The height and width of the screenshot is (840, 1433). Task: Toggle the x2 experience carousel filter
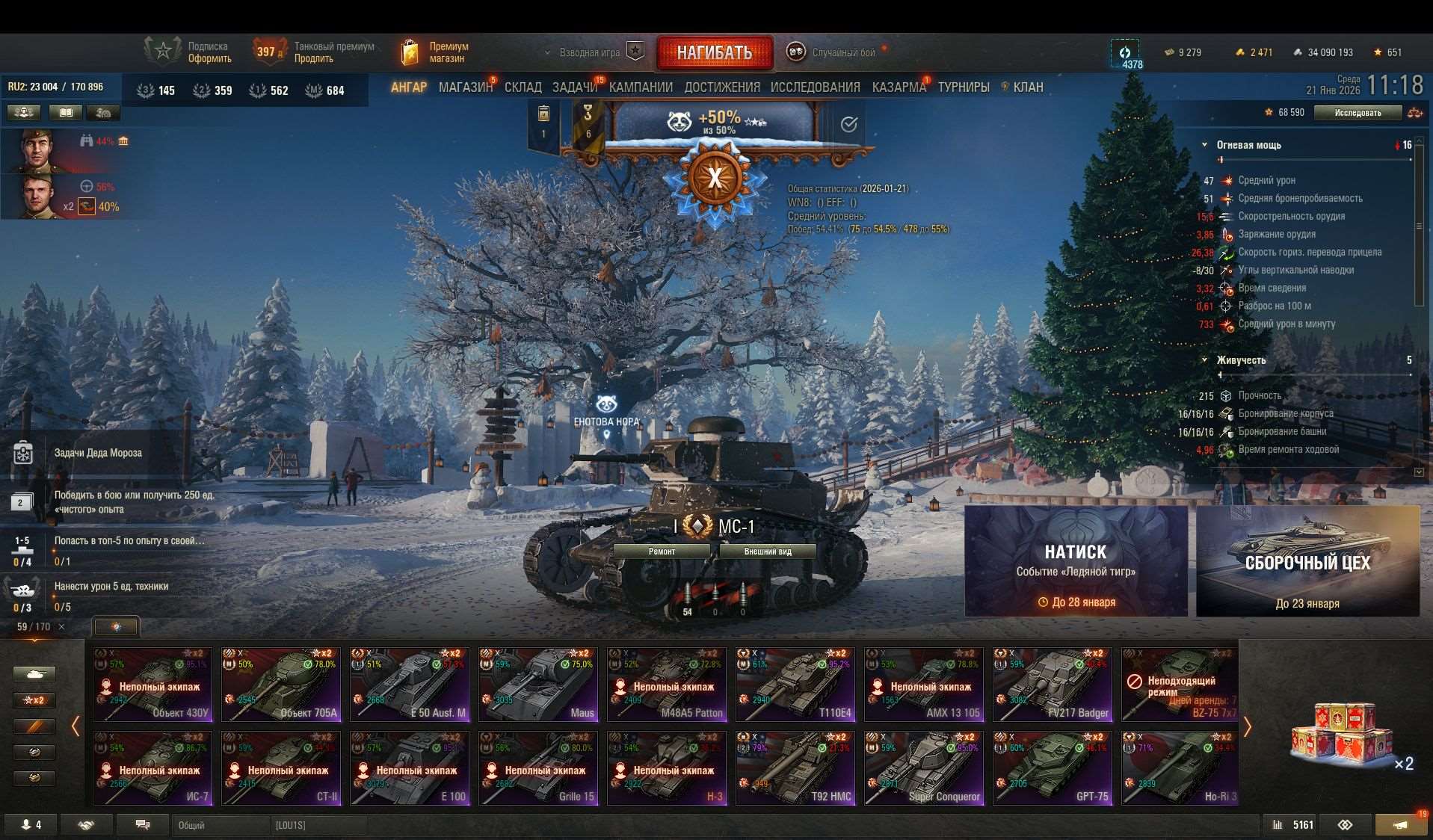34,700
